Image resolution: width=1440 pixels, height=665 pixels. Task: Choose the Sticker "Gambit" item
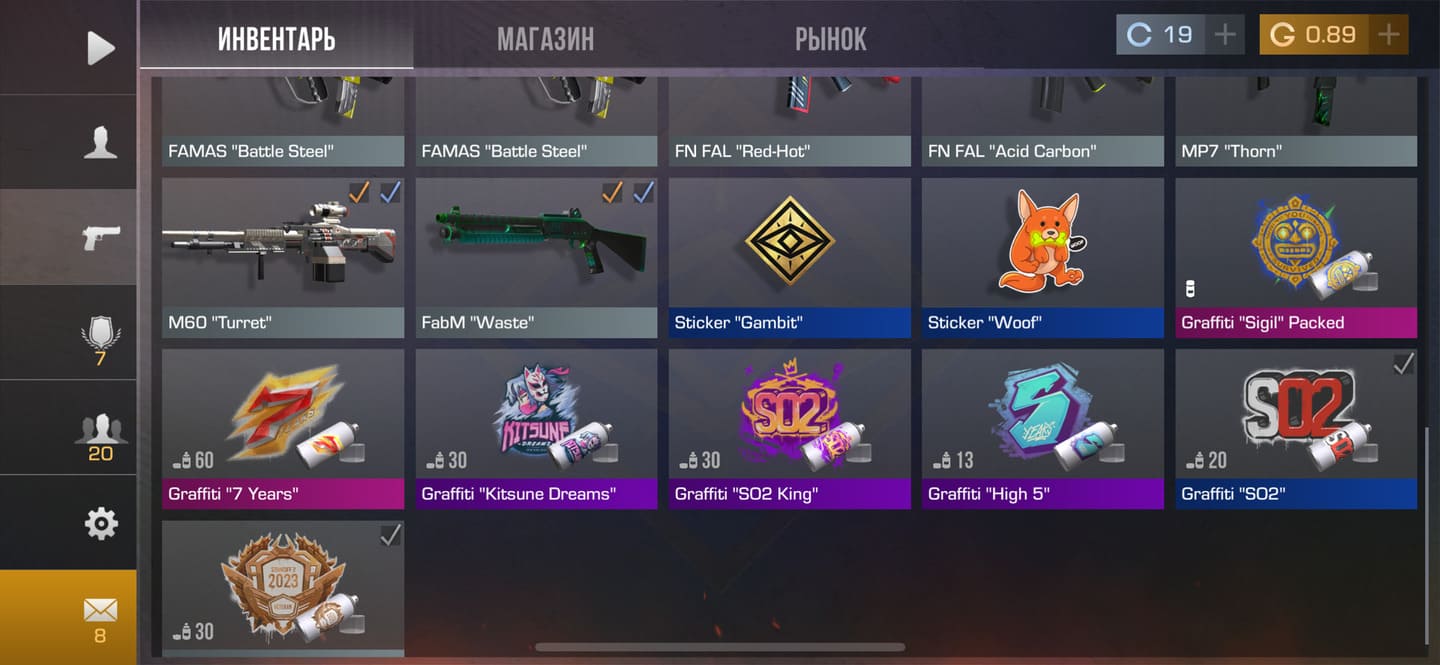tap(790, 256)
